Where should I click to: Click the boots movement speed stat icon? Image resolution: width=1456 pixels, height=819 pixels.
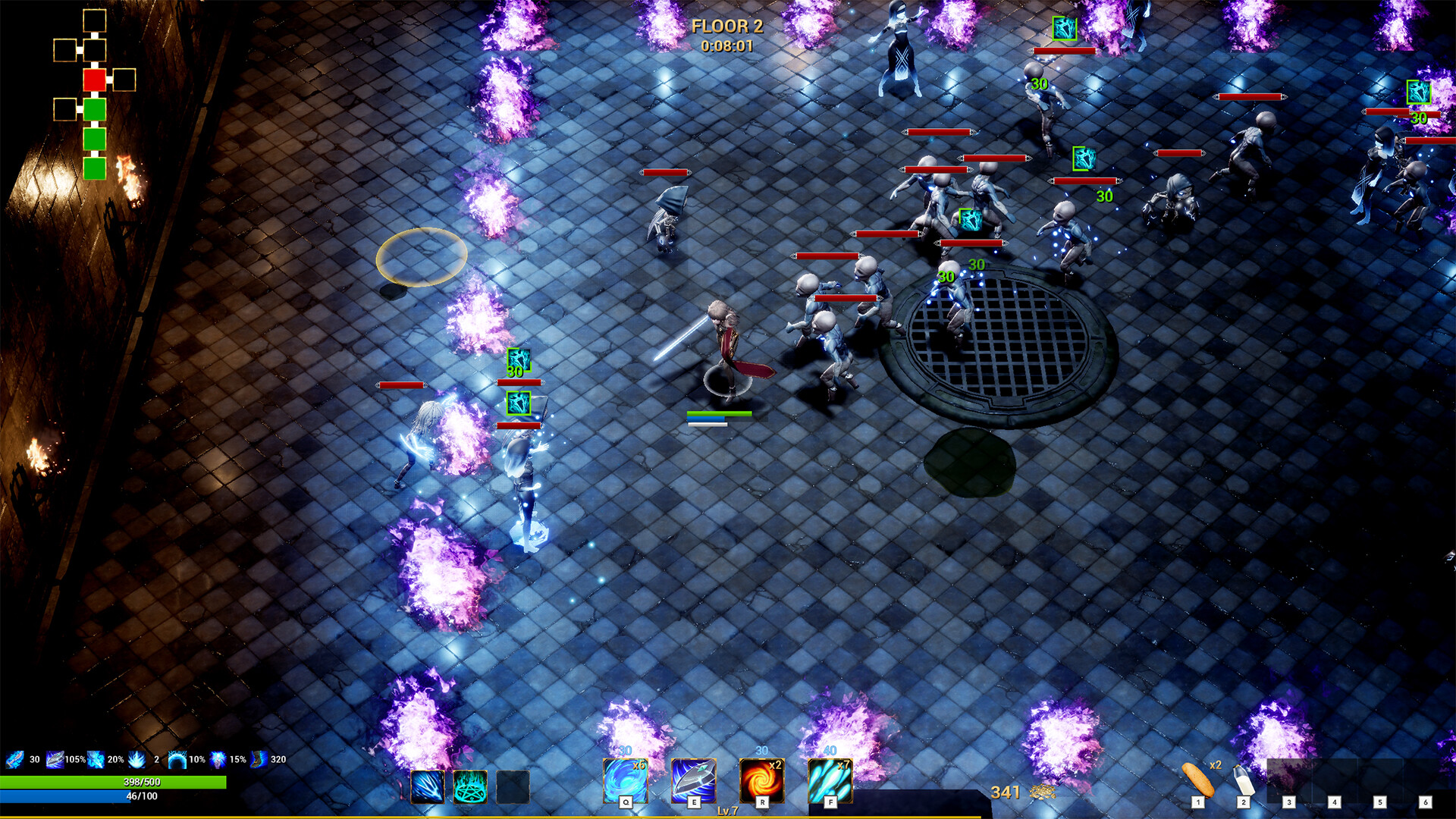tap(258, 760)
